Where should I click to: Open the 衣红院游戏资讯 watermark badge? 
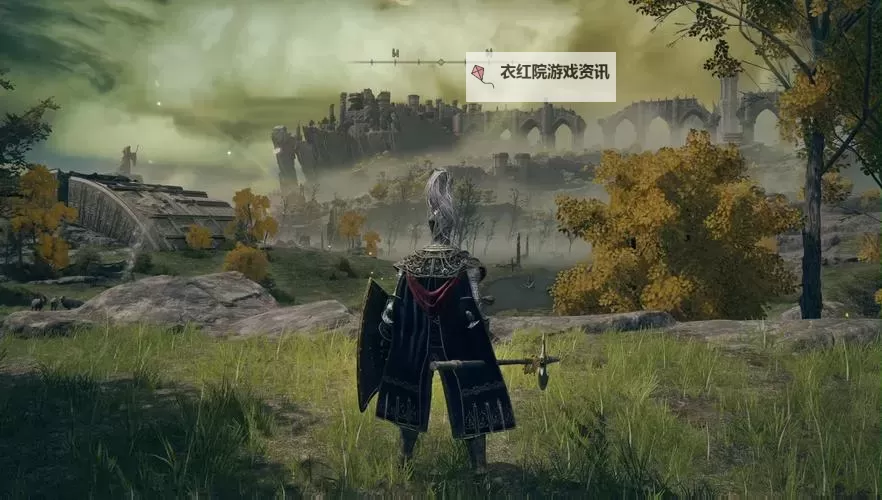[540, 76]
